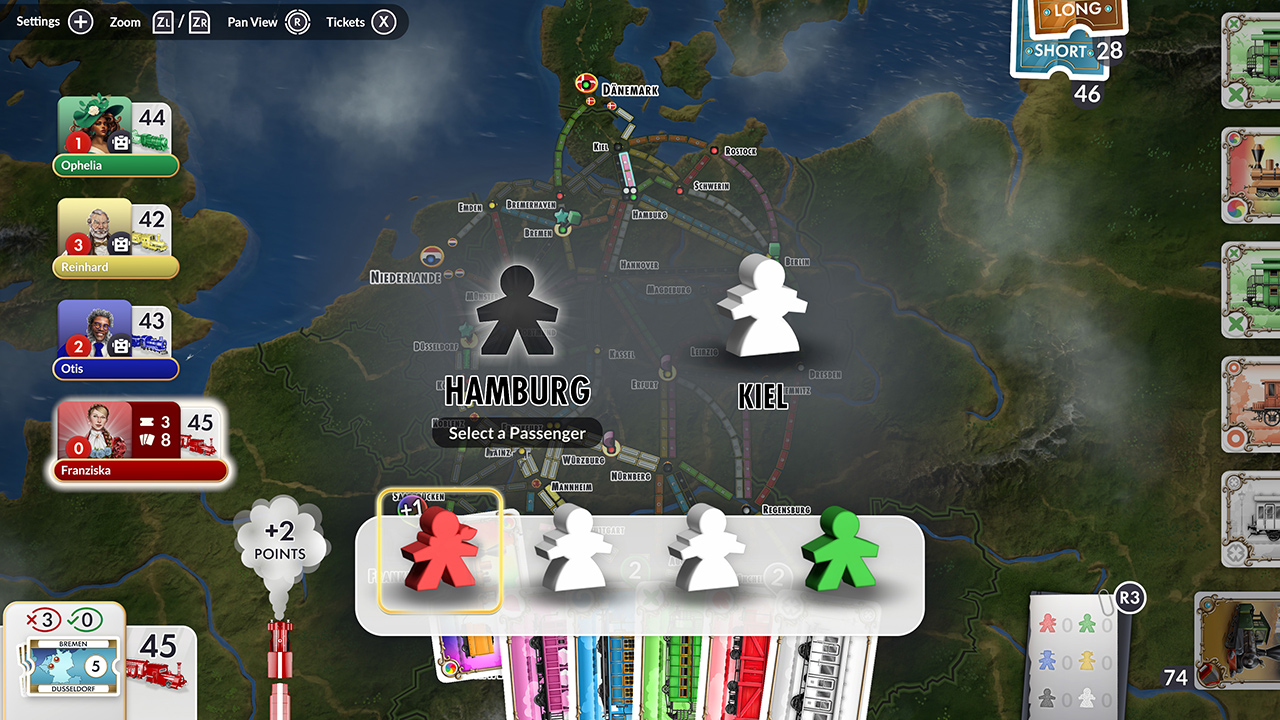Pick the highlighted red passenger with +1 bonus

click(440, 555)
